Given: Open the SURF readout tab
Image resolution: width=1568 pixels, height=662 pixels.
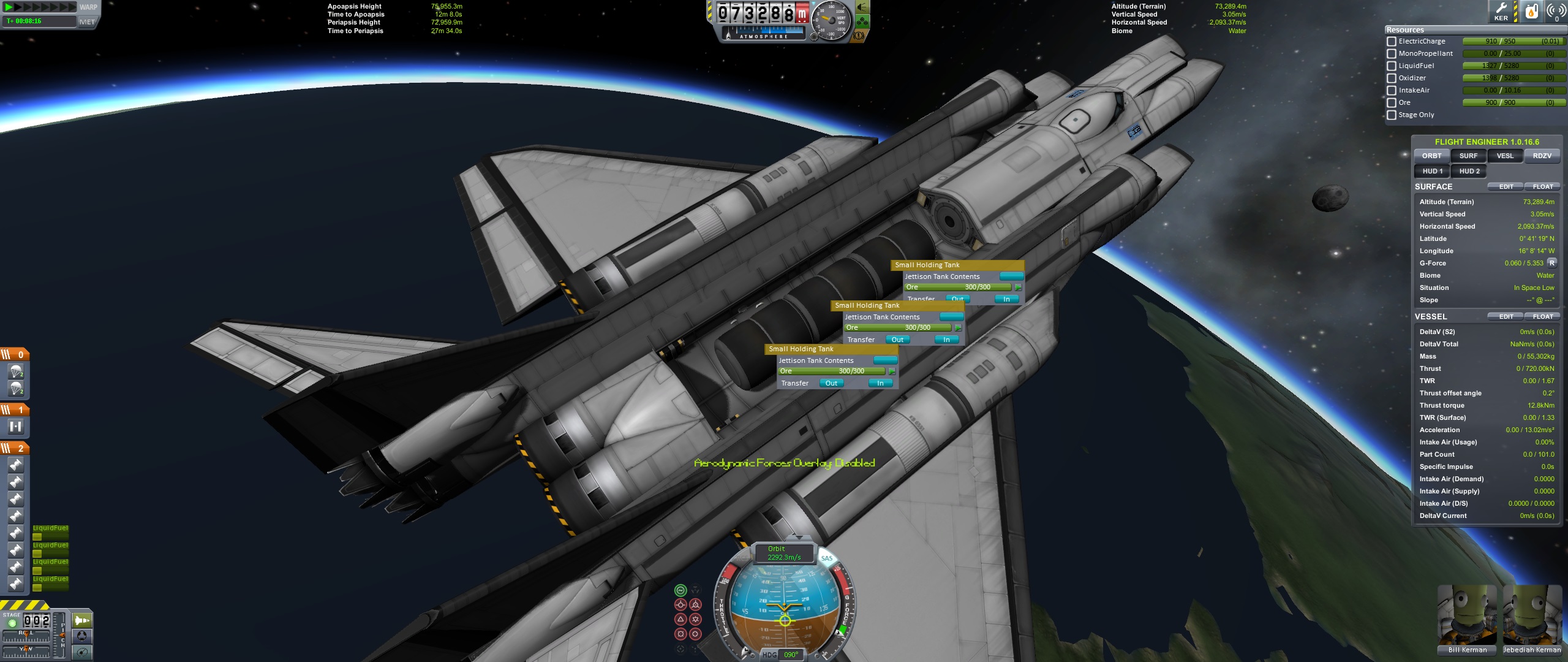Looking at the screenshot, I should pyautogui.click(x=1468, y=156).
